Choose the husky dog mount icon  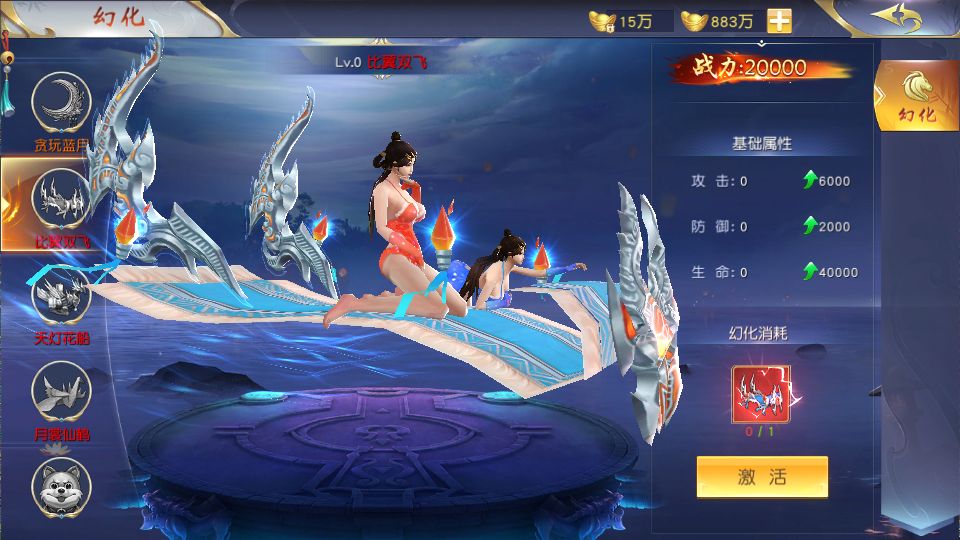tap(62, 483)
